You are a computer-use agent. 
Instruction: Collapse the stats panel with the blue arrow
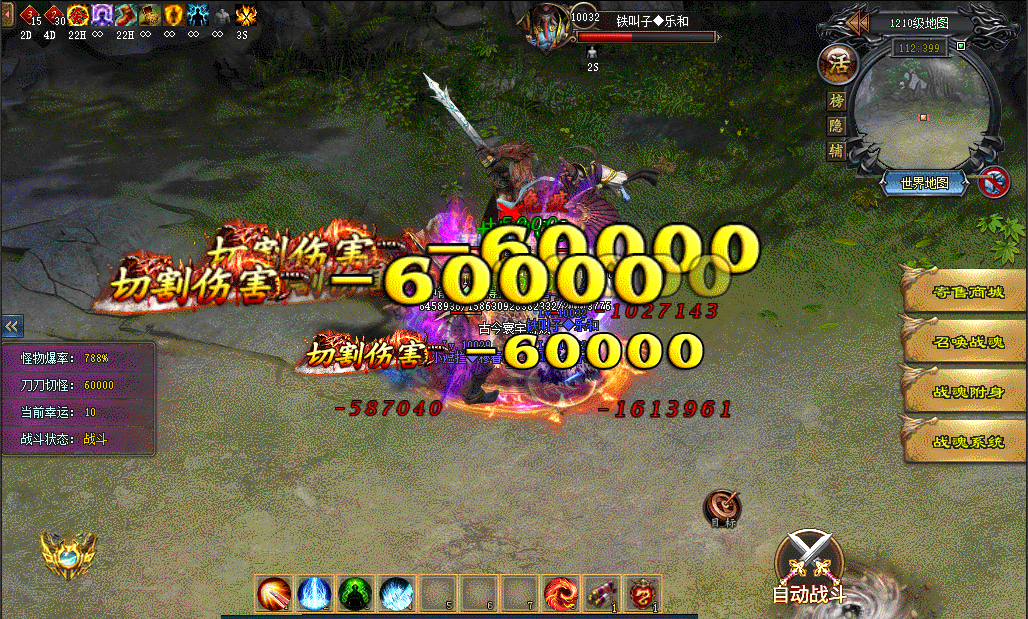coord(12,326)
